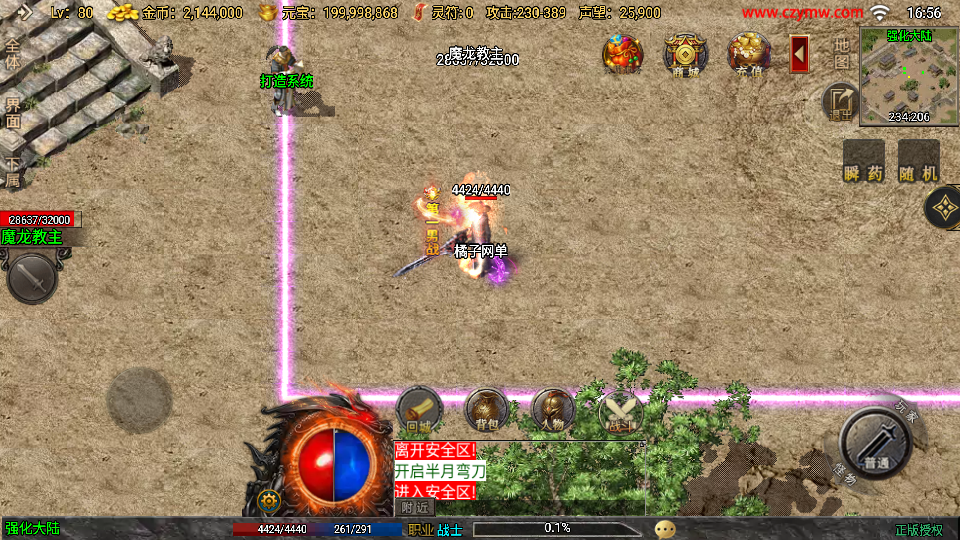Open the 充值 recharge gold pot icon
The image size is (960, 540).
click(x=748, y=54)
